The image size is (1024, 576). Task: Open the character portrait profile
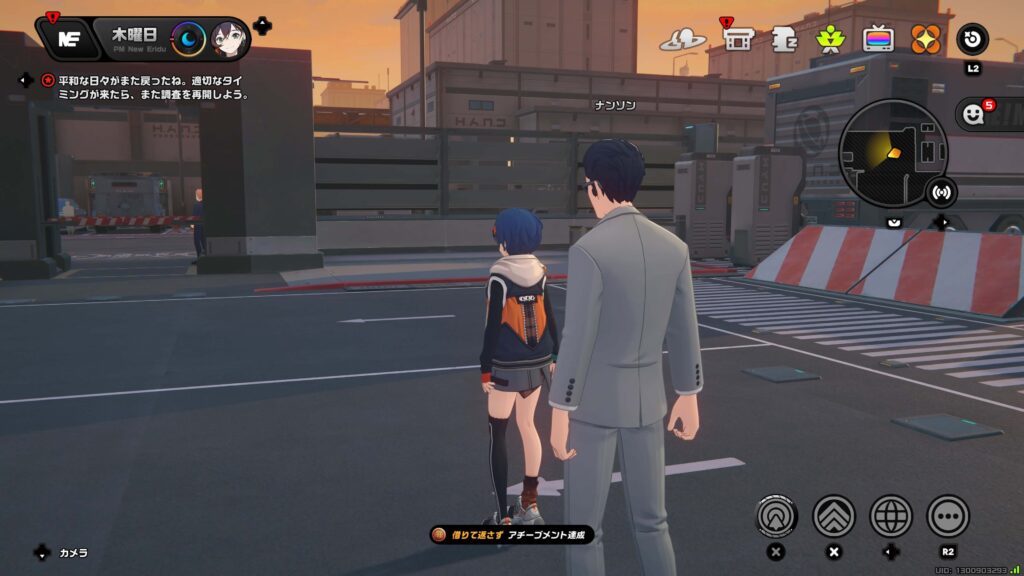point(229,39)
